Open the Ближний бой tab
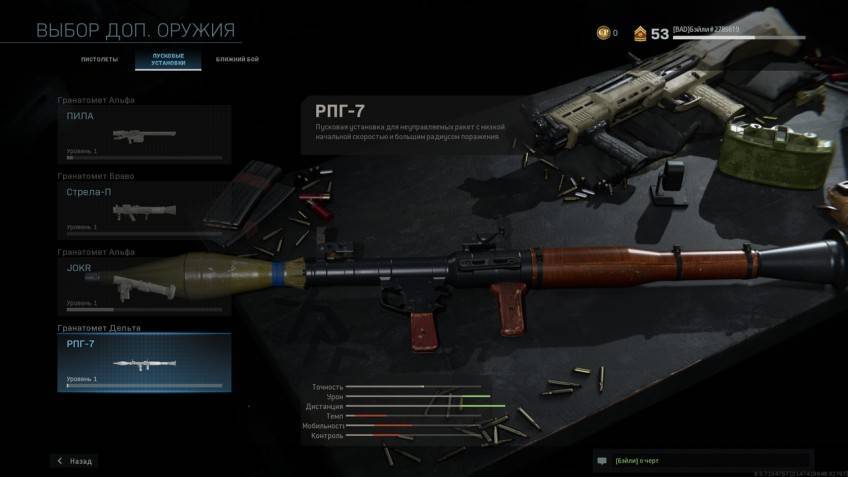 [x=236, y=60]
